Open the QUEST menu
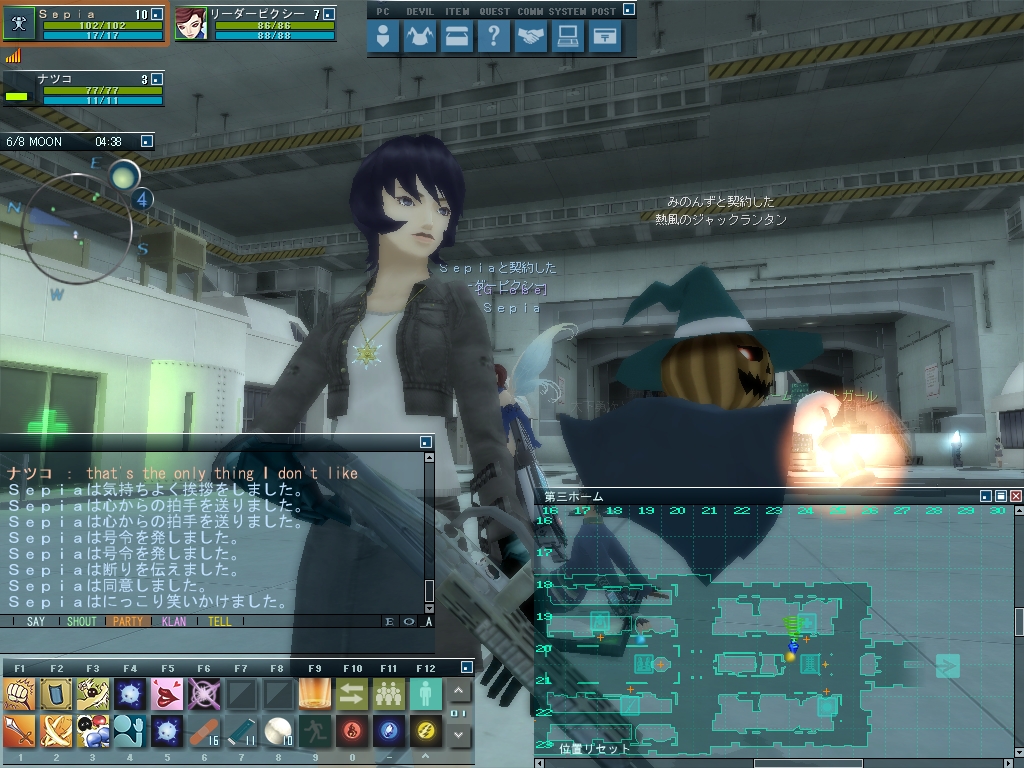 [492, 37]
